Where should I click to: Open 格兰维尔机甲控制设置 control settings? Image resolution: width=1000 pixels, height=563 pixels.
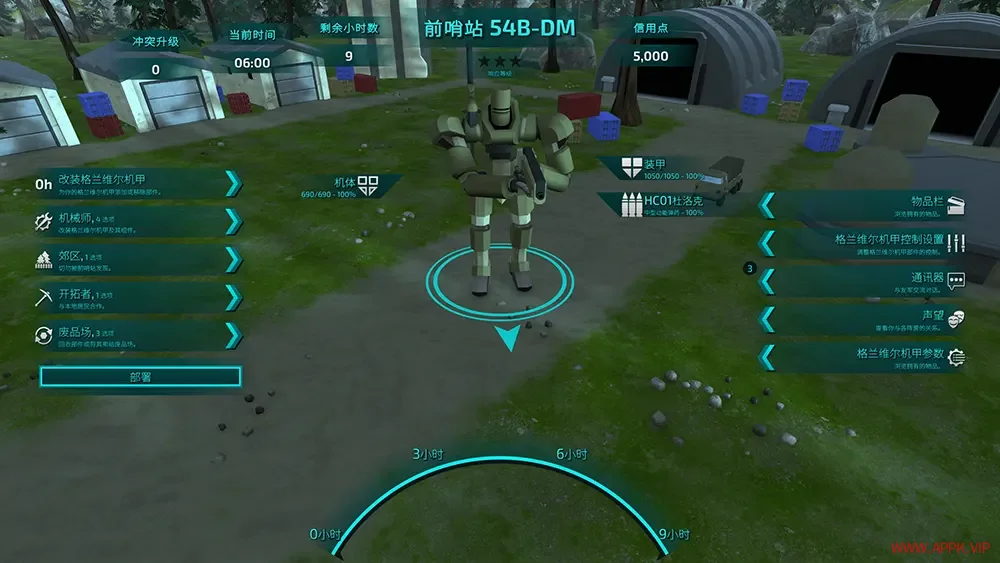(x=865, y=243)
